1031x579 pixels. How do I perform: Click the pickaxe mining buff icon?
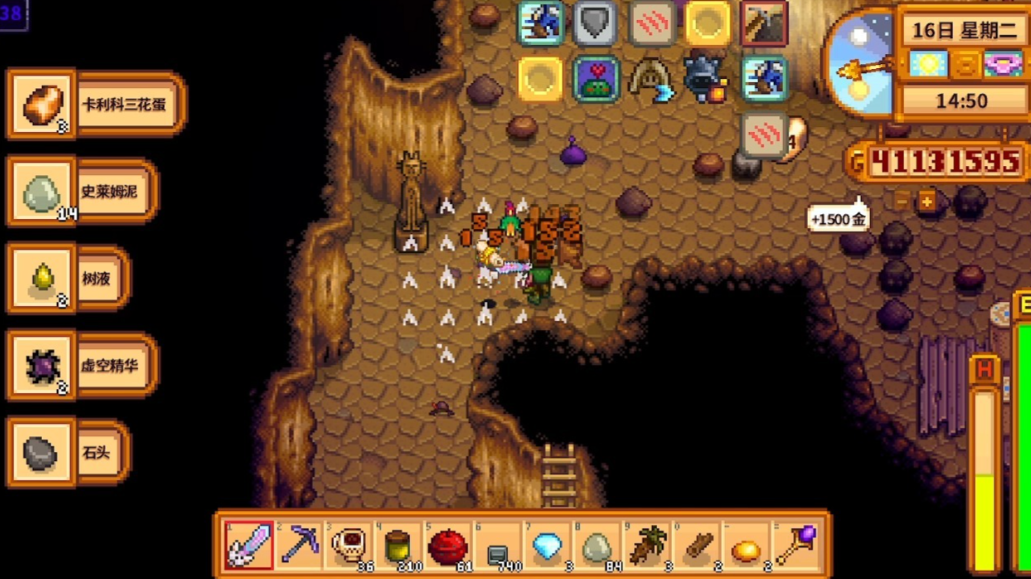763,24
